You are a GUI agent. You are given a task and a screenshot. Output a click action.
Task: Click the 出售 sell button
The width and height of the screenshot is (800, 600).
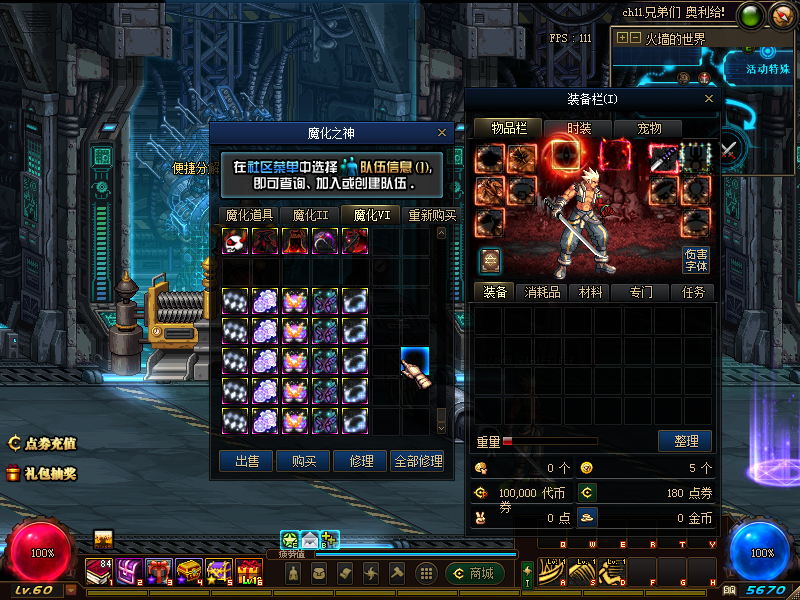pos(246,461)
